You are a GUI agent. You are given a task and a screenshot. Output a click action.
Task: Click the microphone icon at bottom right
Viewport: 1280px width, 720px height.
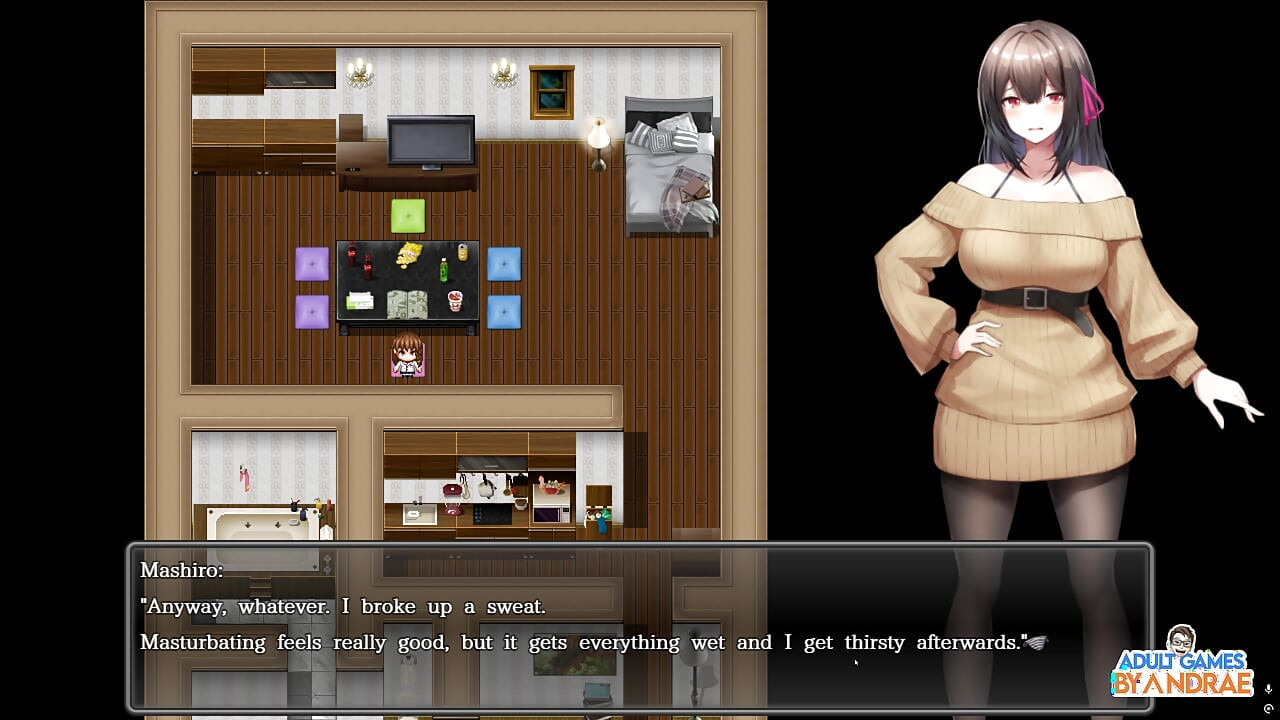coord(1269,689)
